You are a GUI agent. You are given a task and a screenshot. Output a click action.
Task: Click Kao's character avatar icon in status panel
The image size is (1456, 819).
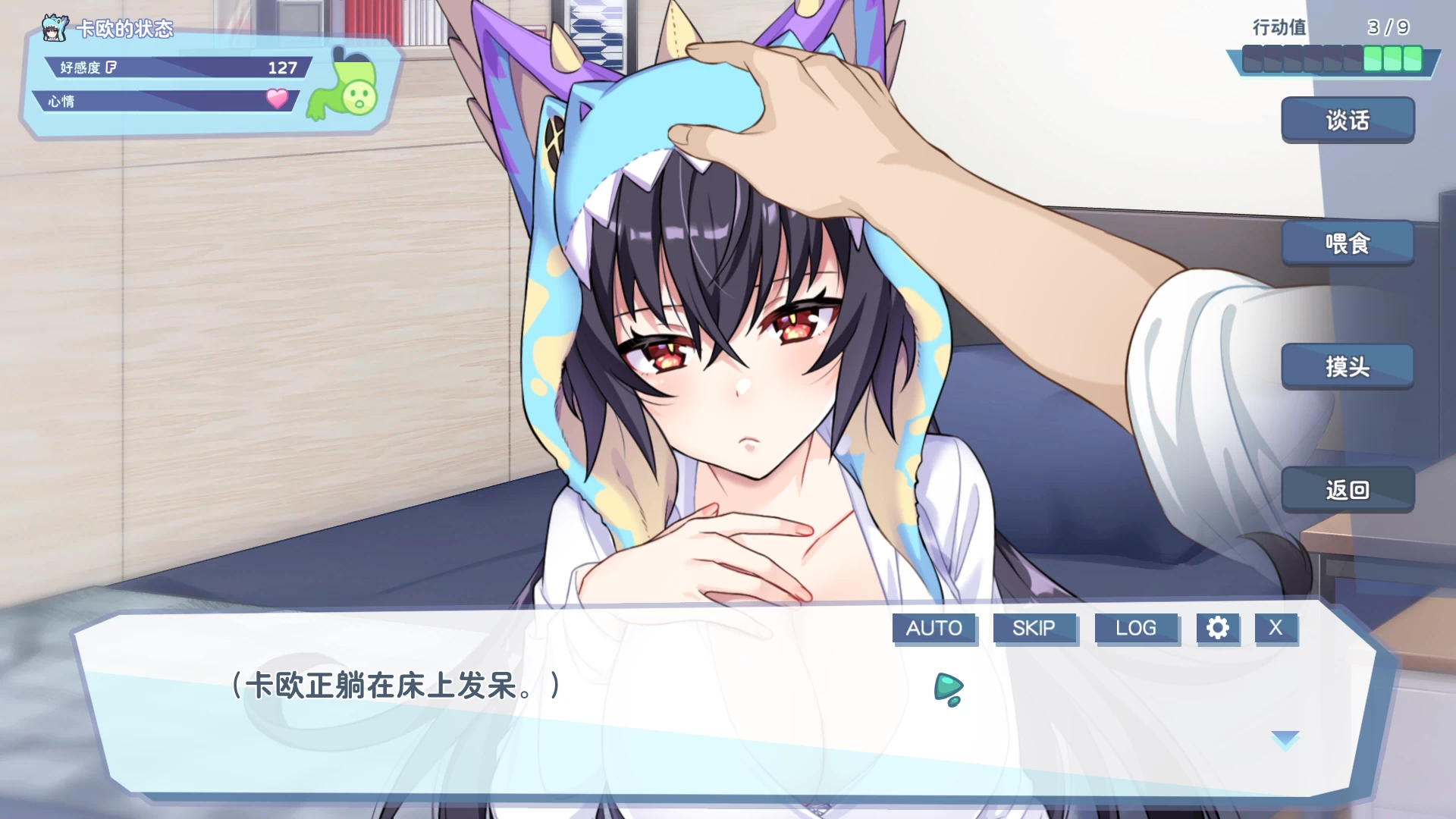(53, 29)
